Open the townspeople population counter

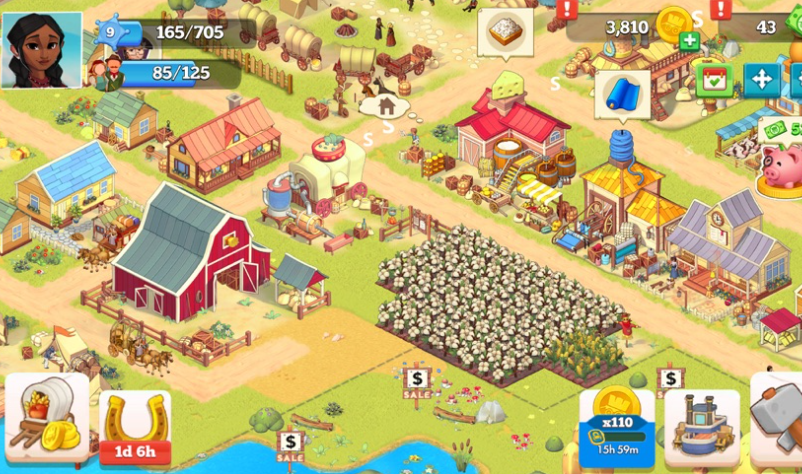pyautogui.click(x=165, y=73)
